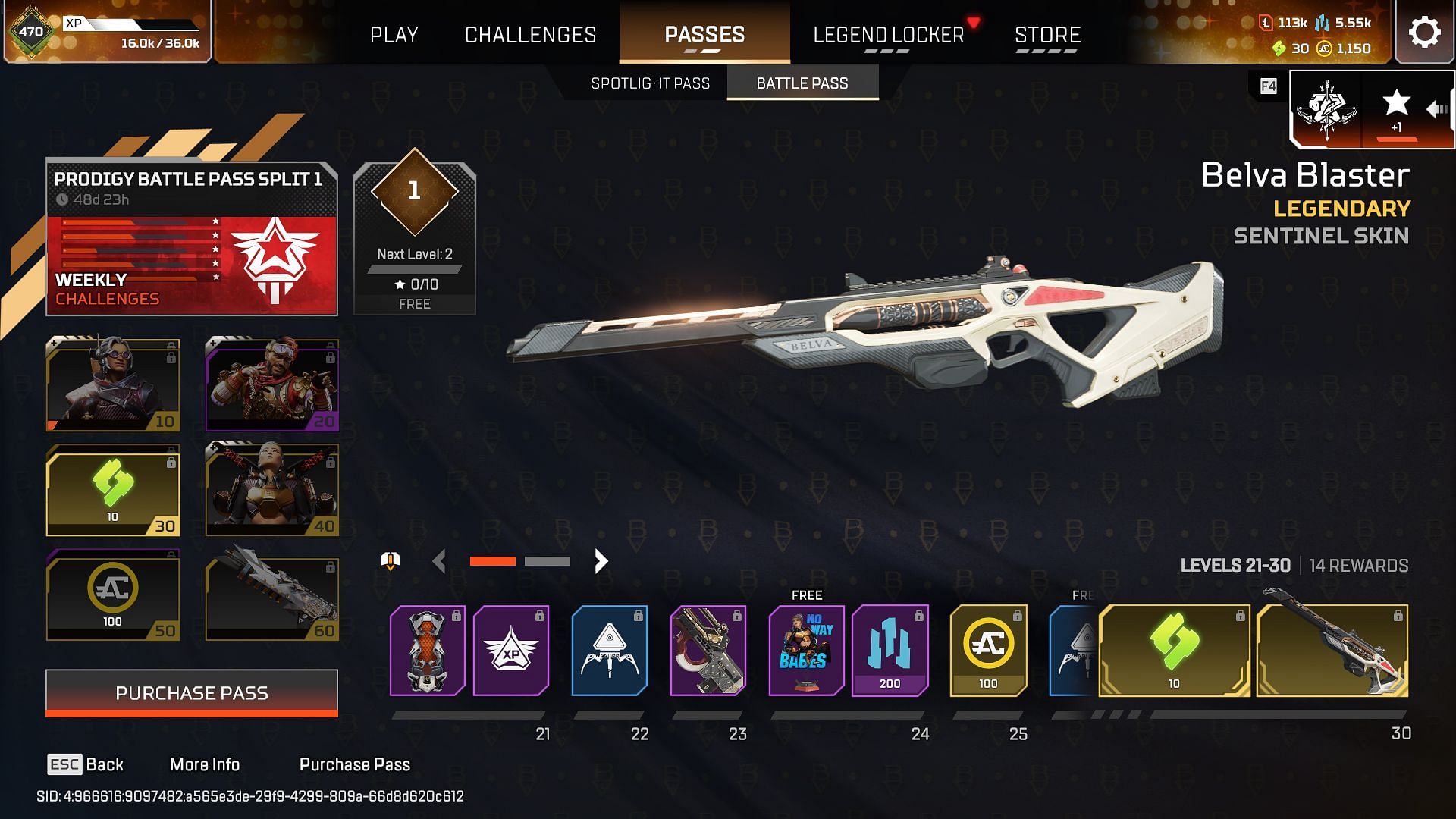The width and height of the screenshot is (1456, 819).
Task: Open the settings gear menu
Action: pyautogui.click(x=1424, y=33)
